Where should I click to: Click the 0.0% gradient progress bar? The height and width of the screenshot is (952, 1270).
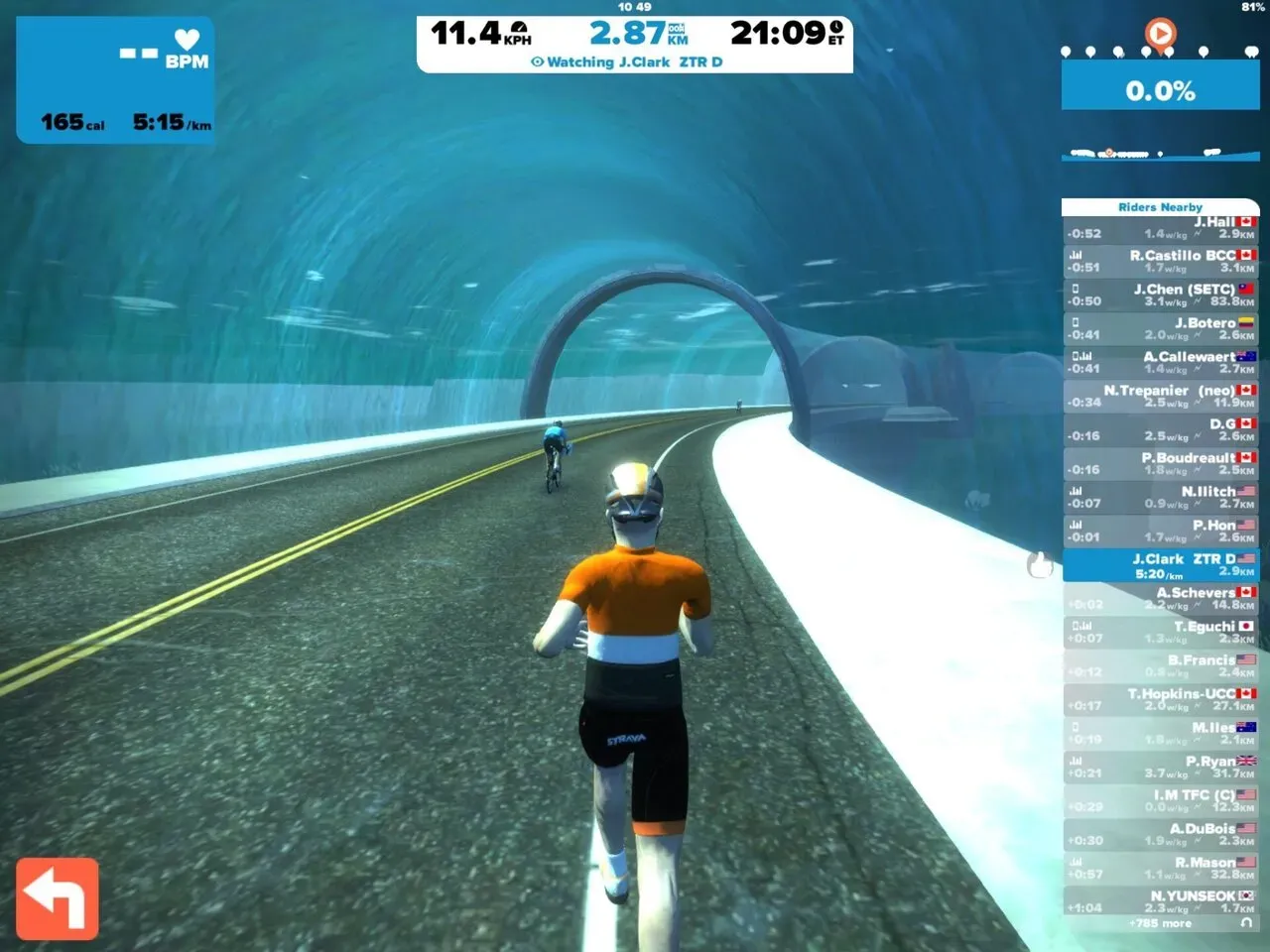pyautogui.click(x=1159, y=91)
